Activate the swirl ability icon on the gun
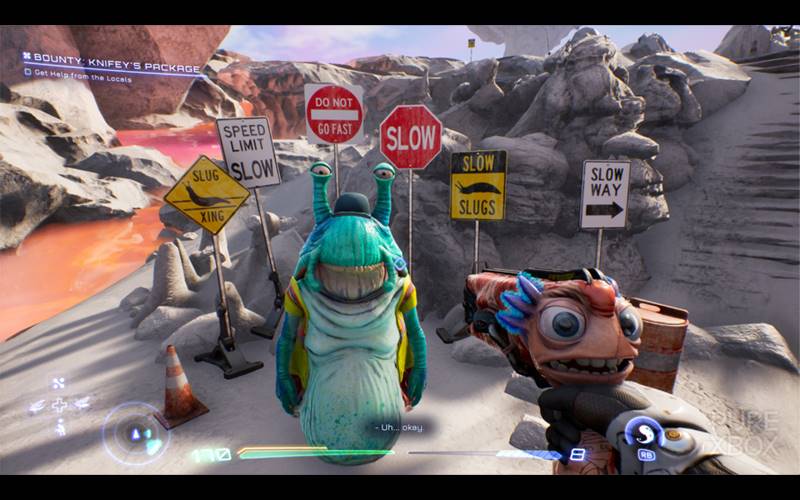 click(647, 433)
